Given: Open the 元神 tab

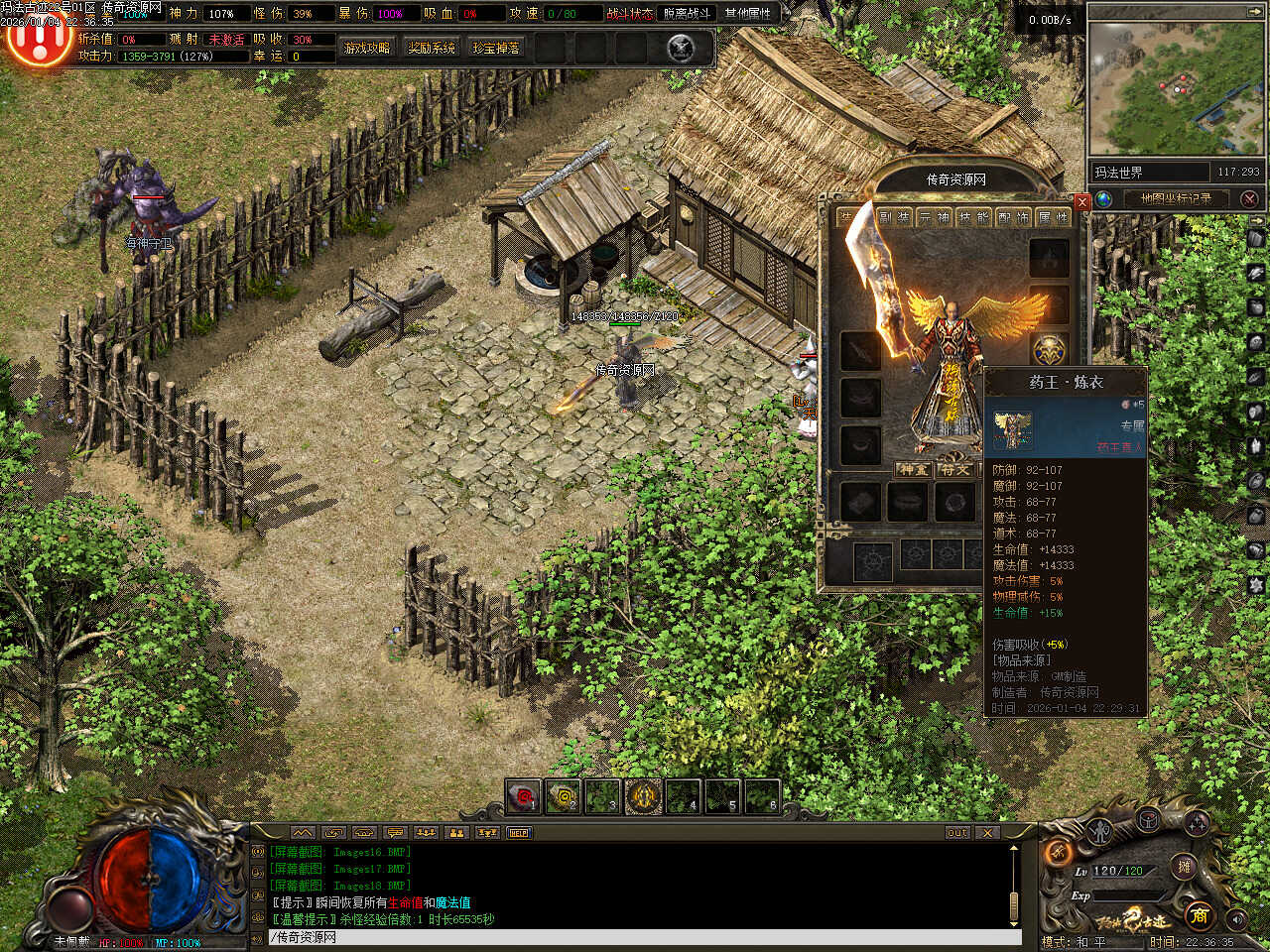Looking at the screenshot, I should pyautogui.click(x=934, y=217).
